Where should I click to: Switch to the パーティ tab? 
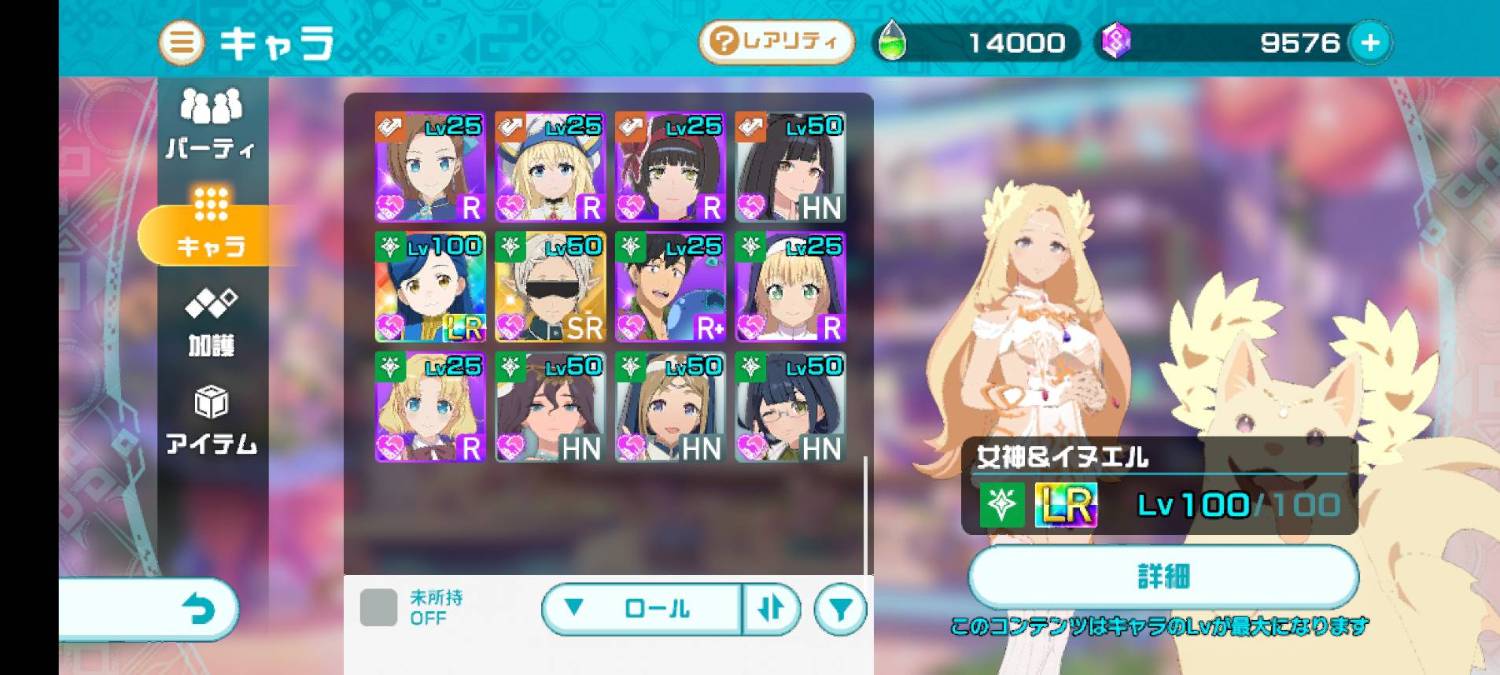point(211,124)
